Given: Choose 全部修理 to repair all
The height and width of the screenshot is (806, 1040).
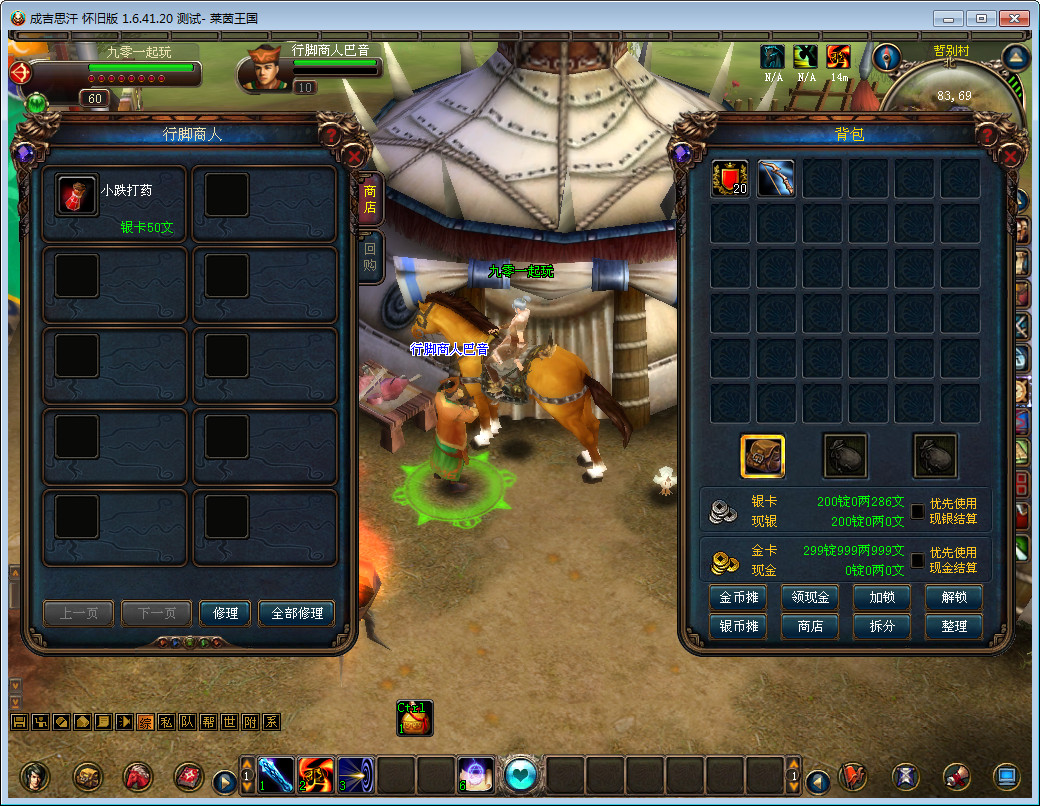Looking at the screenshot, I should 296,613.
